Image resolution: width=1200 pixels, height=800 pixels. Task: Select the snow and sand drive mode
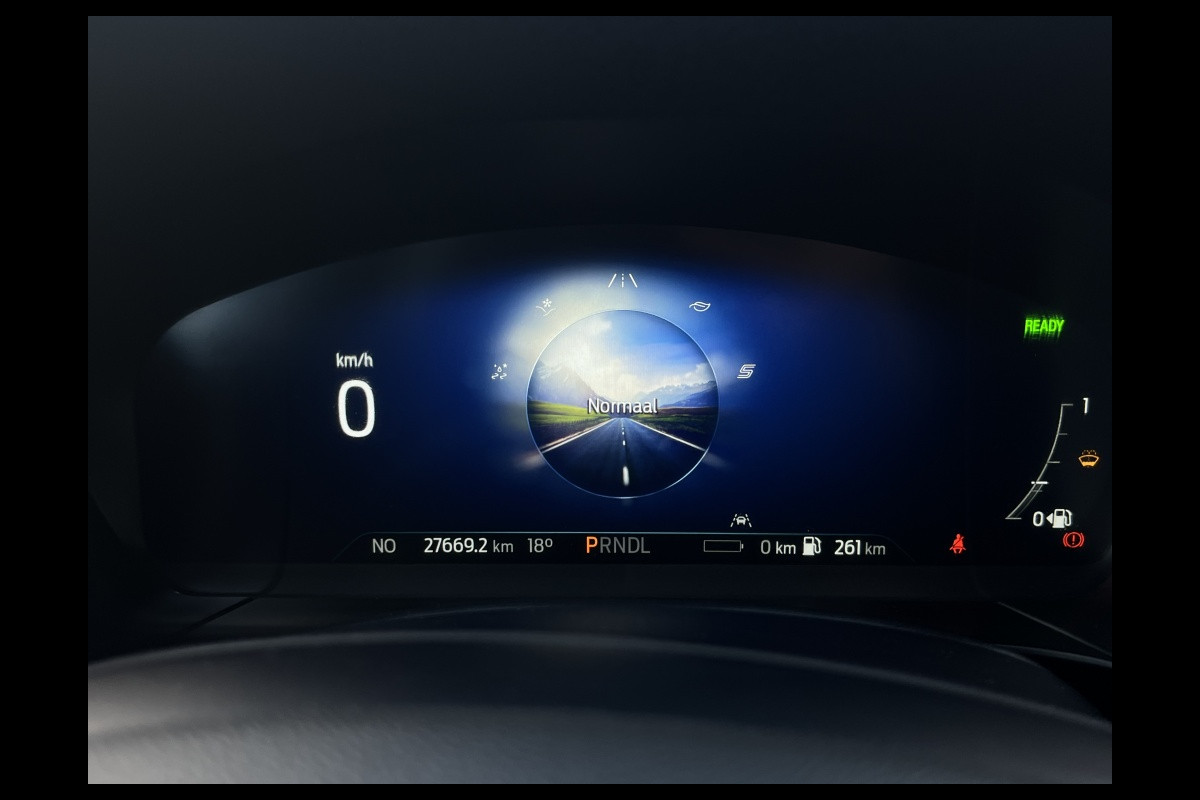pos(545,307)
